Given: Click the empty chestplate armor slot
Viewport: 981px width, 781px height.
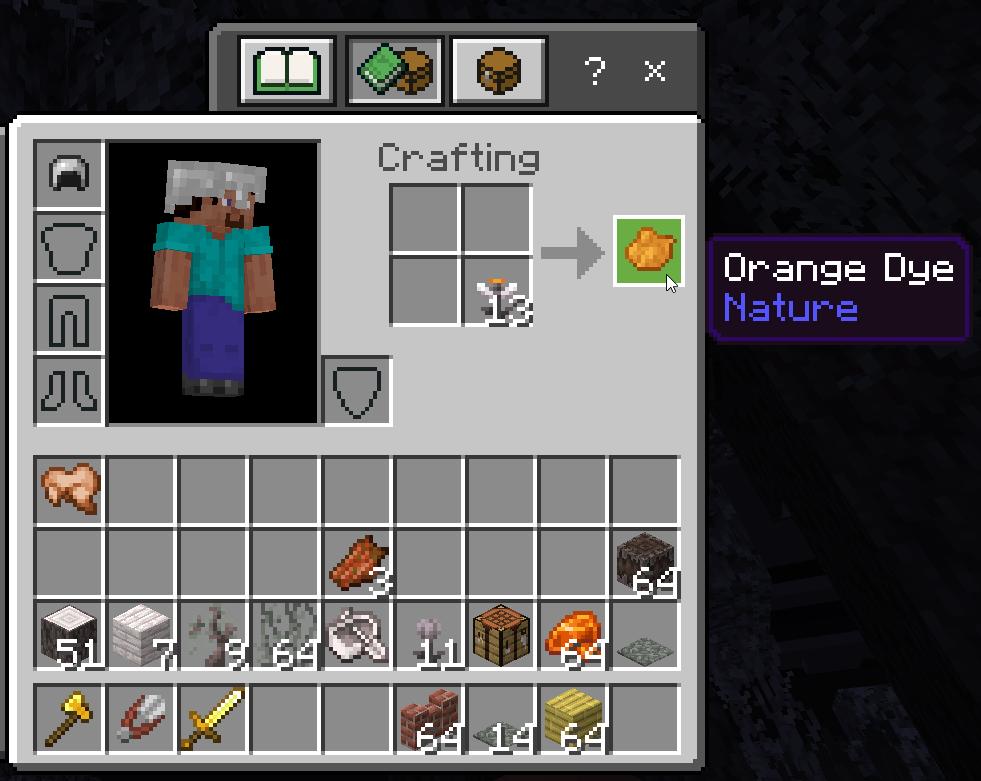Looking at the screenshot, I should (69, 247).
